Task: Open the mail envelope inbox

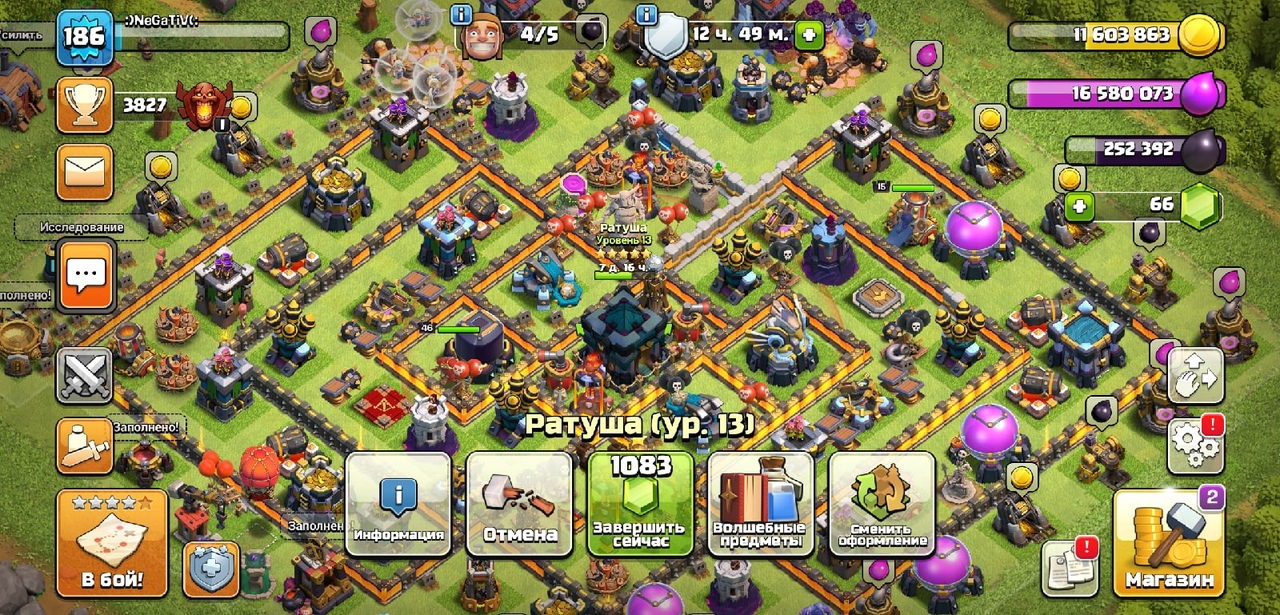Action: [85, 172]
